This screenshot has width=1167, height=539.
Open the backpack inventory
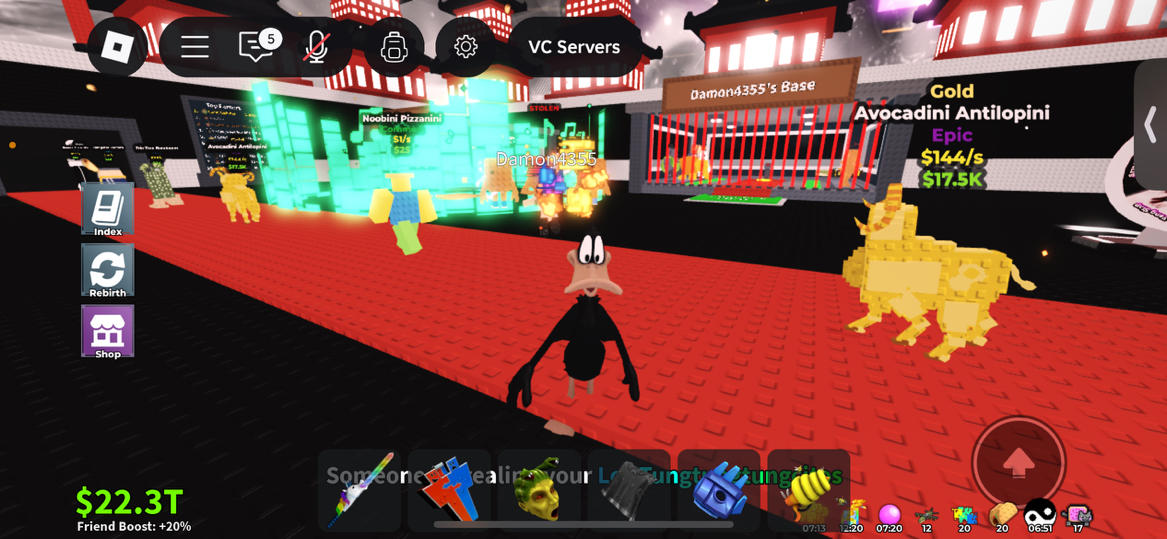394,47
